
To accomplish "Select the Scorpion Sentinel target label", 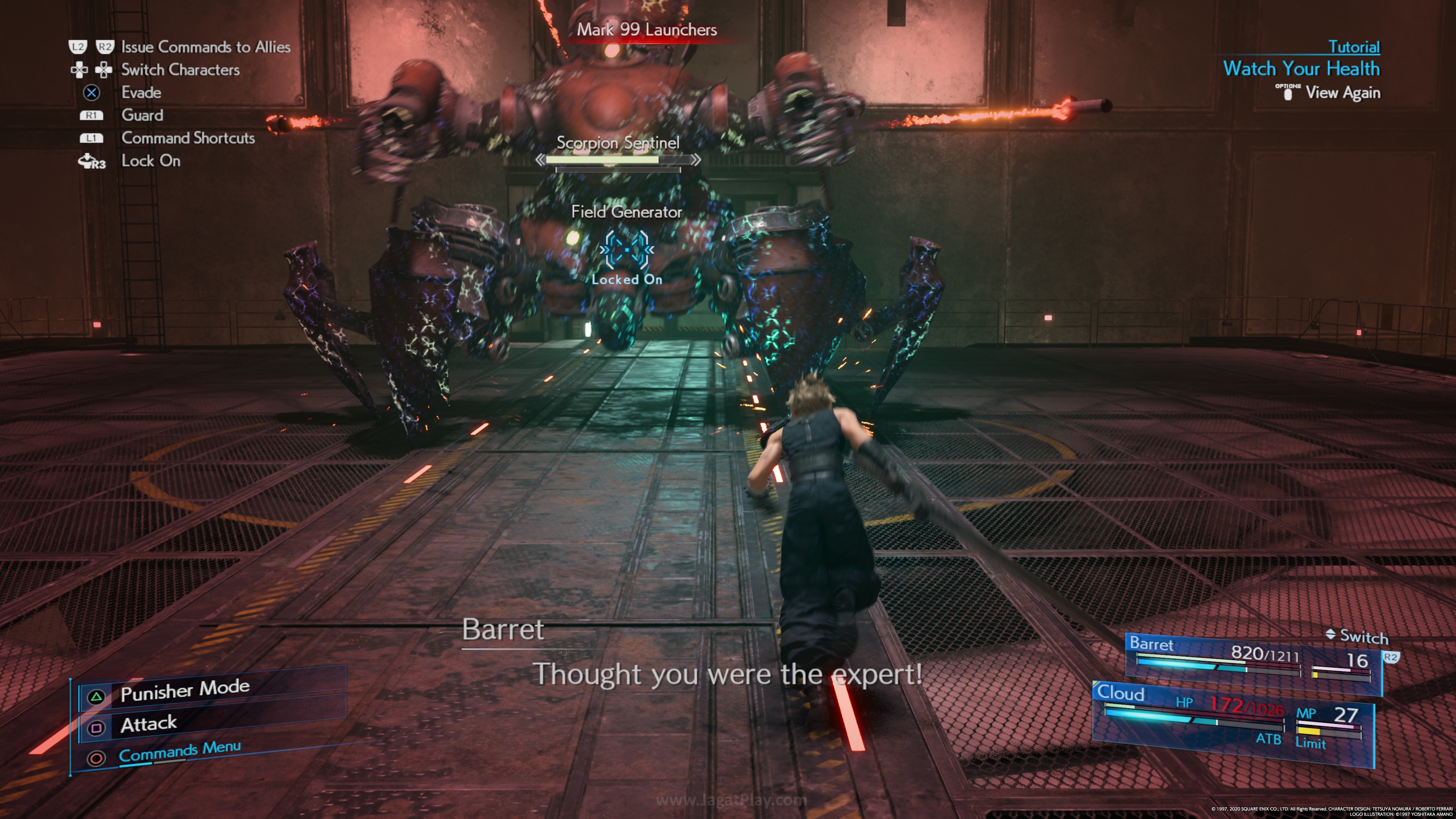I will (x=618, y=143).
